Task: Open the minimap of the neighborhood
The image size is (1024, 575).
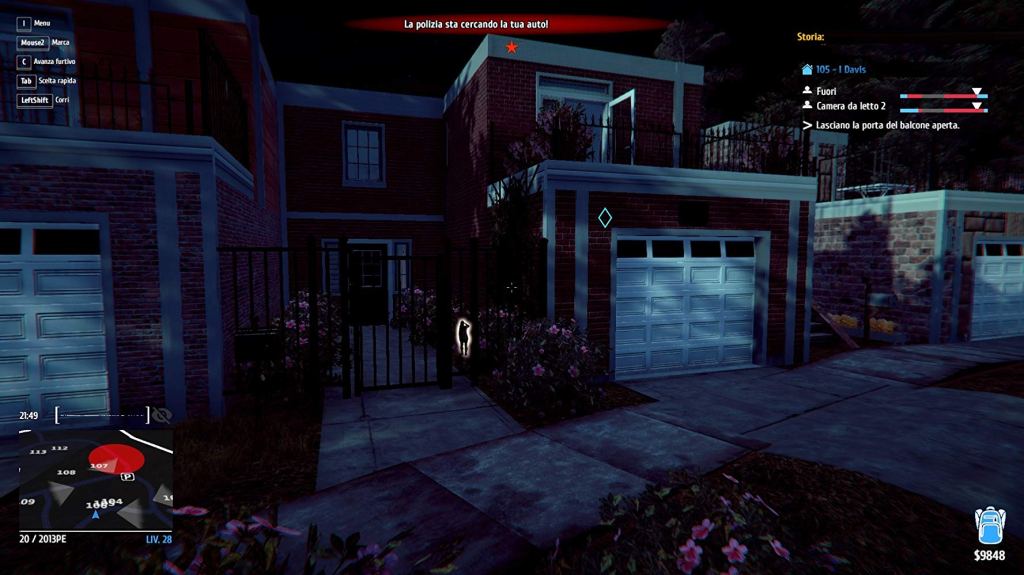Action: (96, 480)
